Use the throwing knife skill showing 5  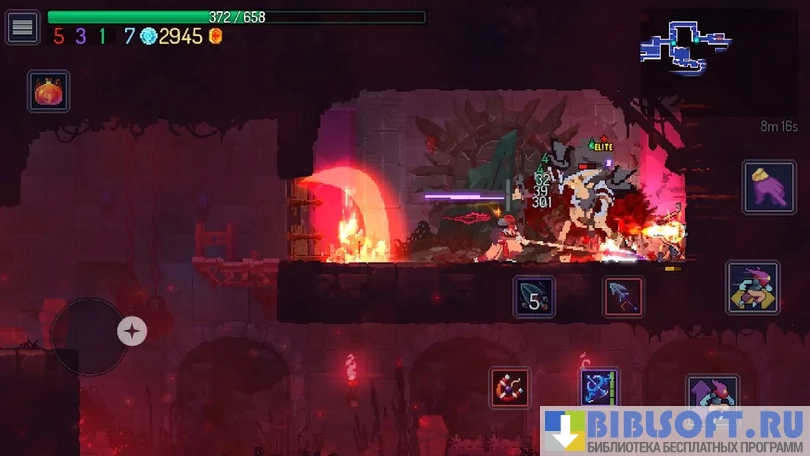tap(535, 297)
